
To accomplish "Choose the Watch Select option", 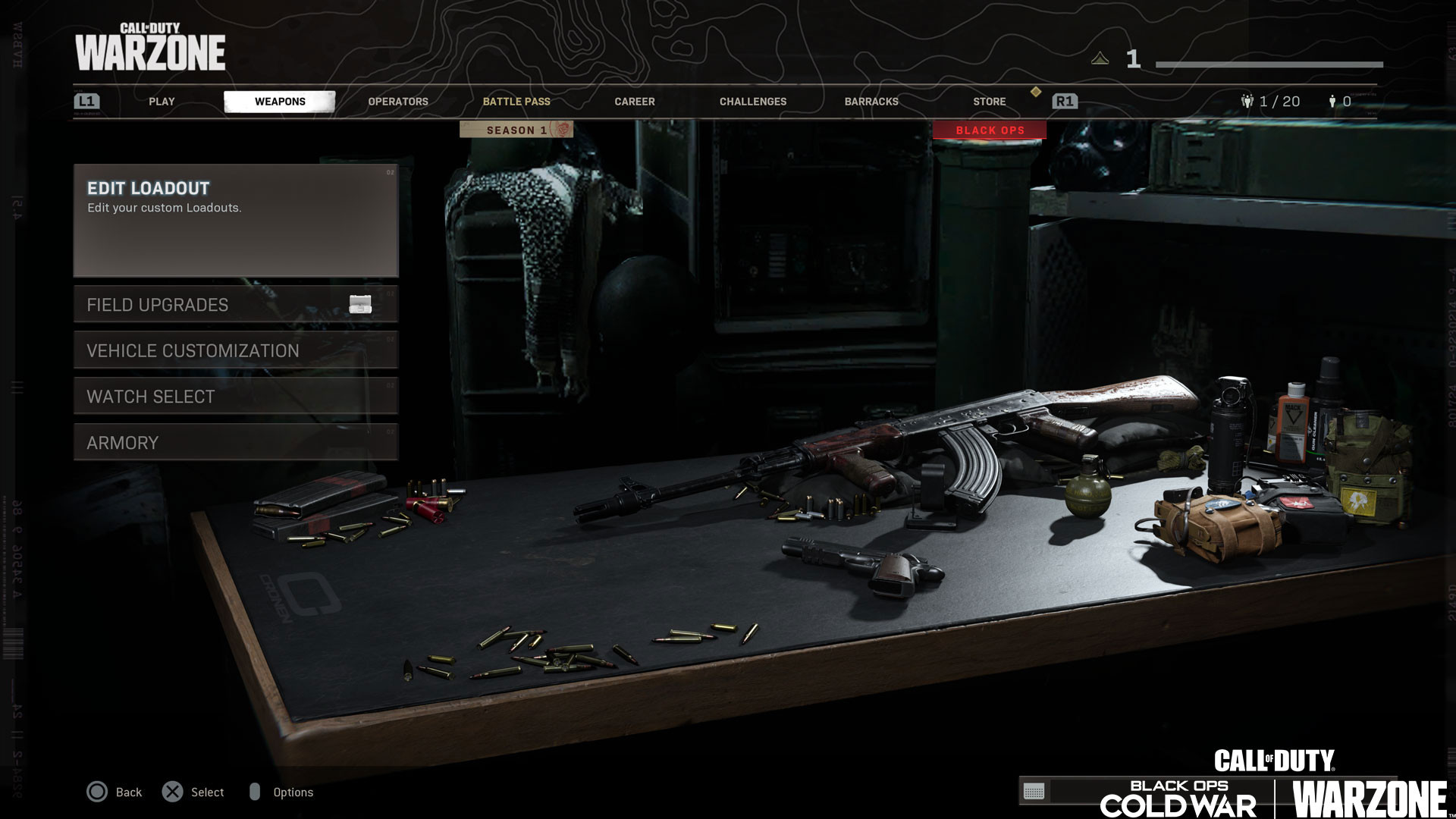I will pos(236,397).
